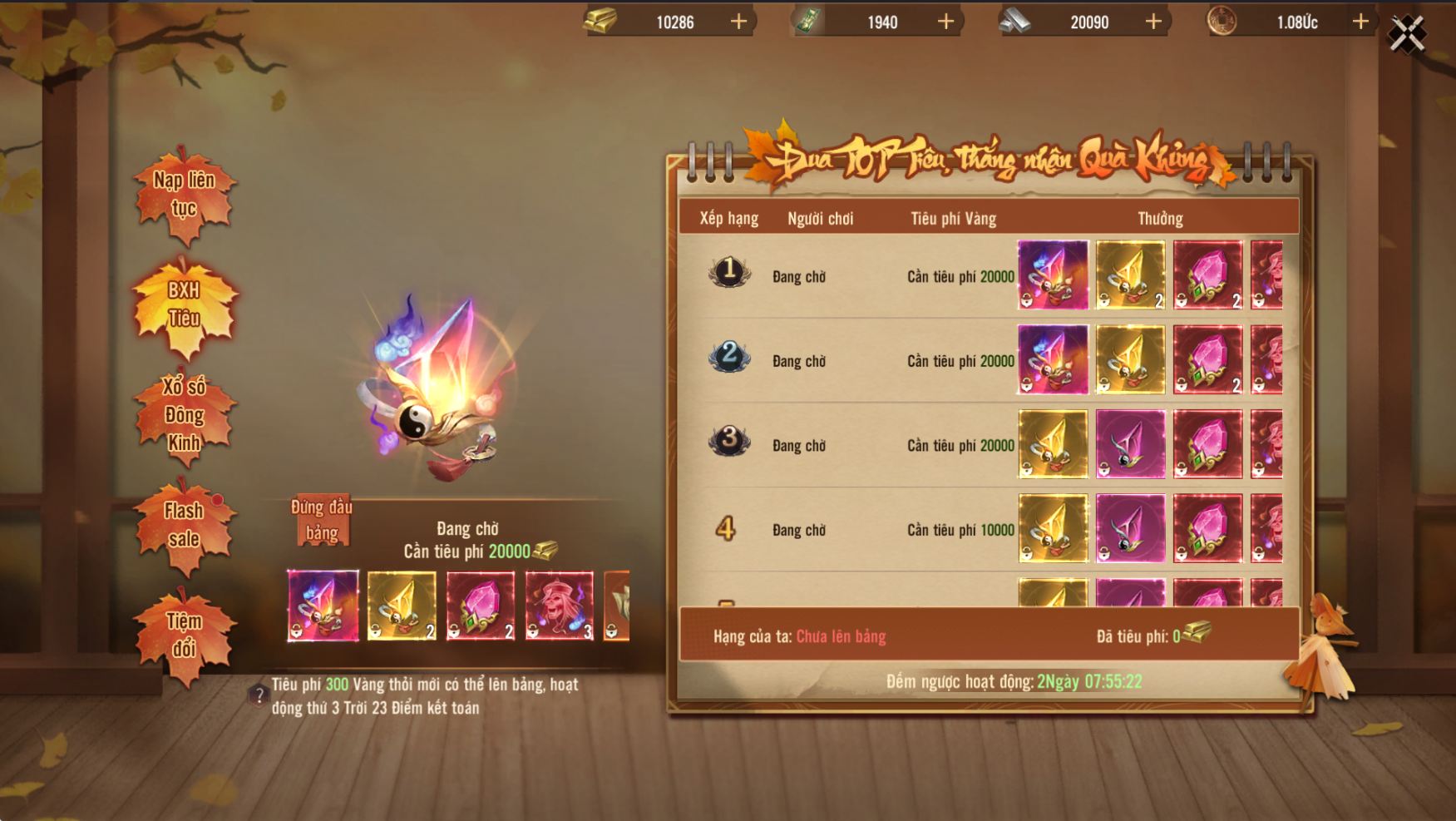
Task: Click the rank 1 leaderboard medal
Action: tap(729, 271)
